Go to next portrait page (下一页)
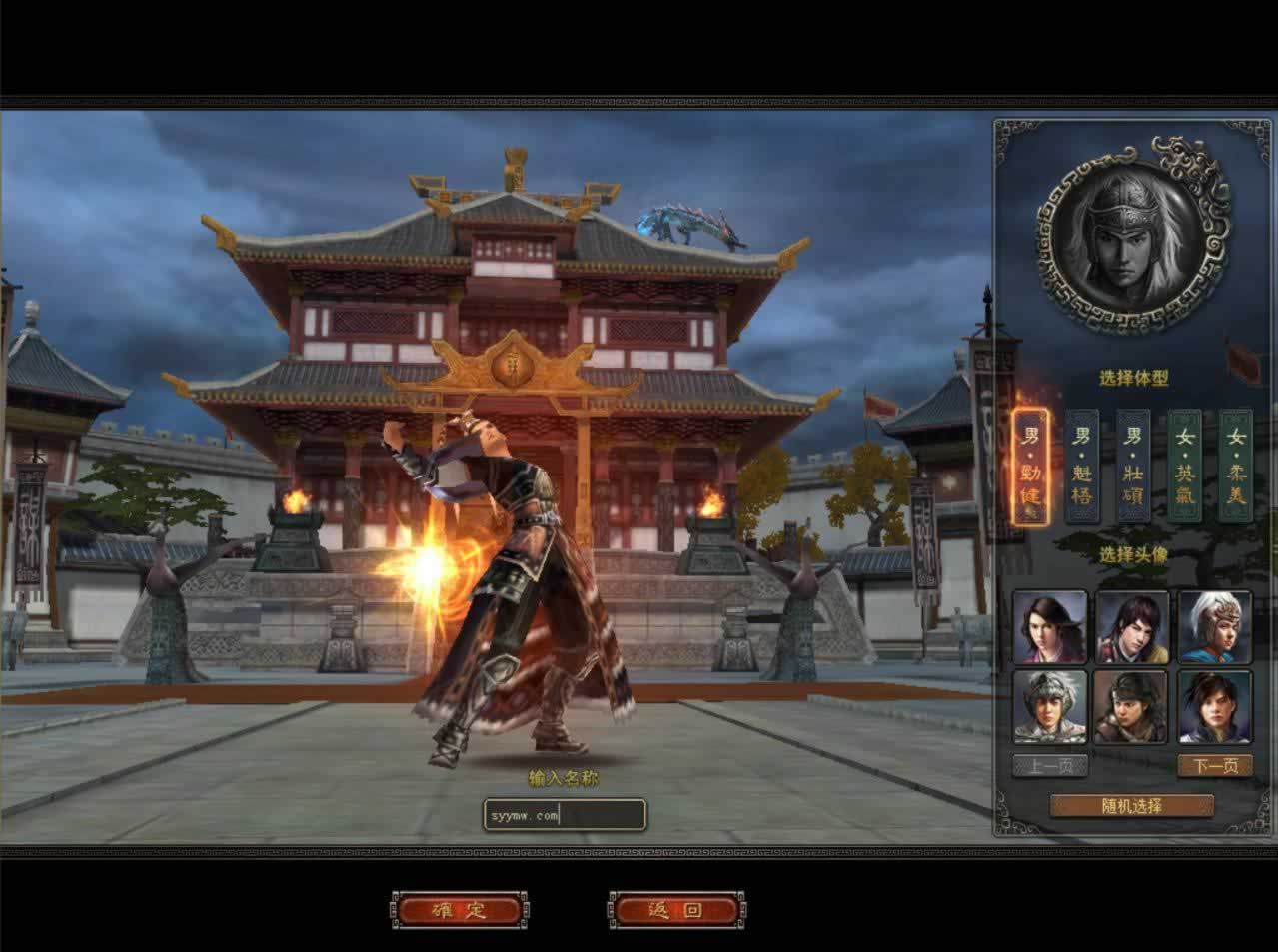 (1214, 766)
